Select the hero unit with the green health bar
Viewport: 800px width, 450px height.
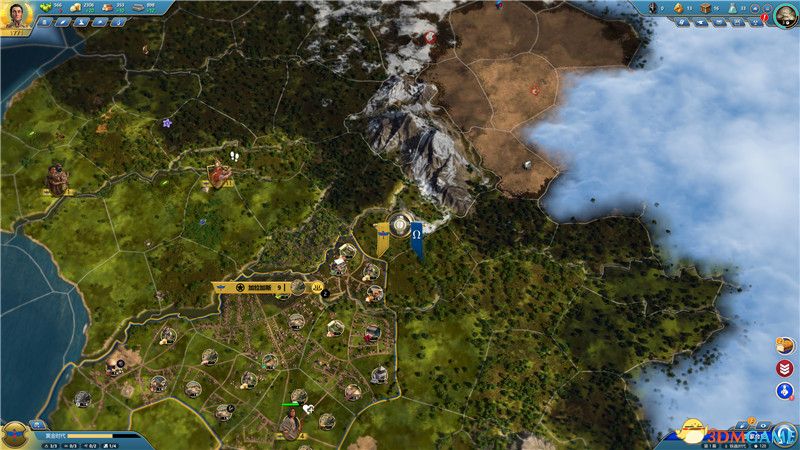290,424
